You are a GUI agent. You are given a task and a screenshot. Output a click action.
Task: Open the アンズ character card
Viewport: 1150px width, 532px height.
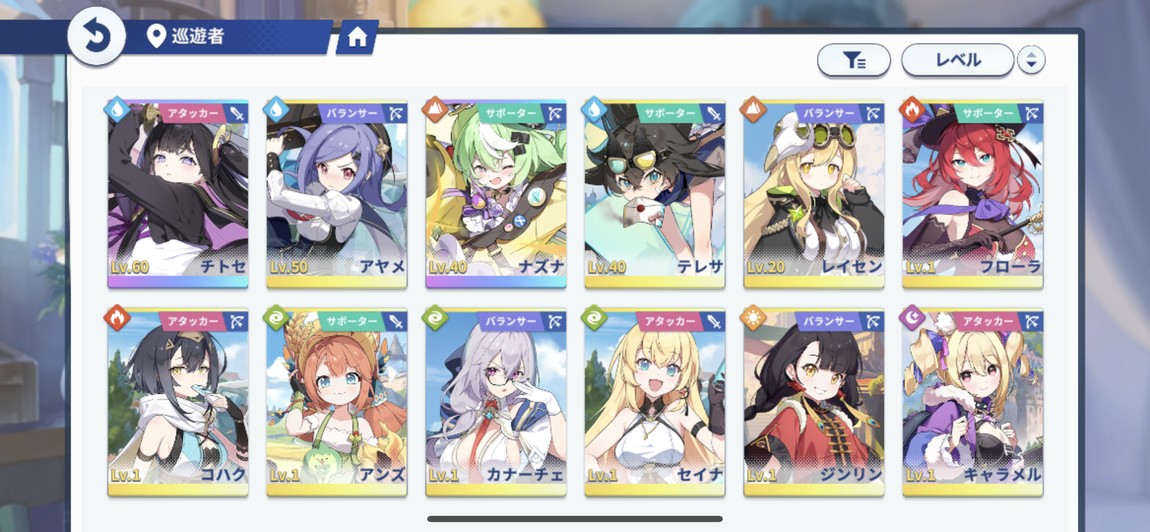tap(337, 402)
